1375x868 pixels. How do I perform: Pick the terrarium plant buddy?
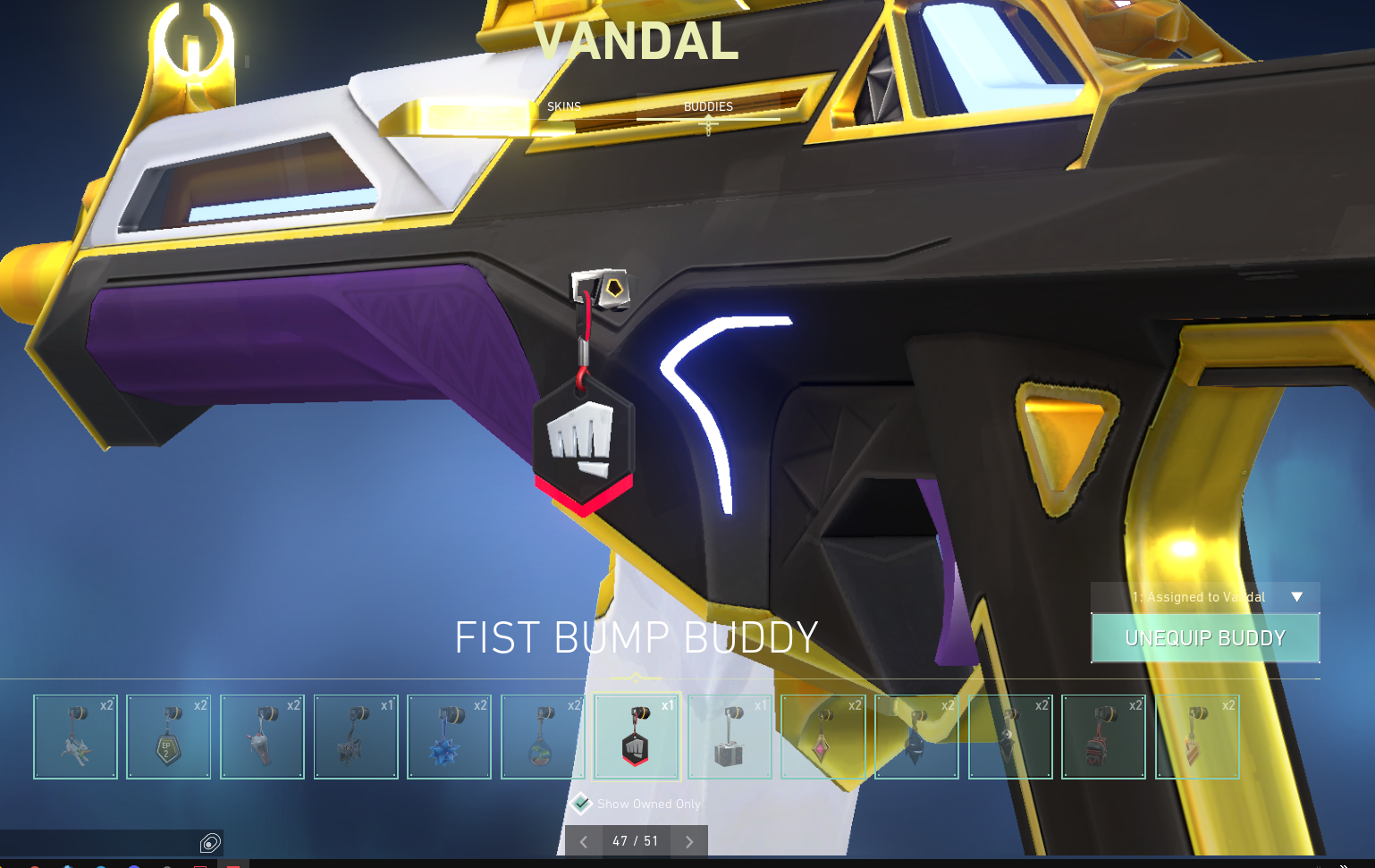543,737
